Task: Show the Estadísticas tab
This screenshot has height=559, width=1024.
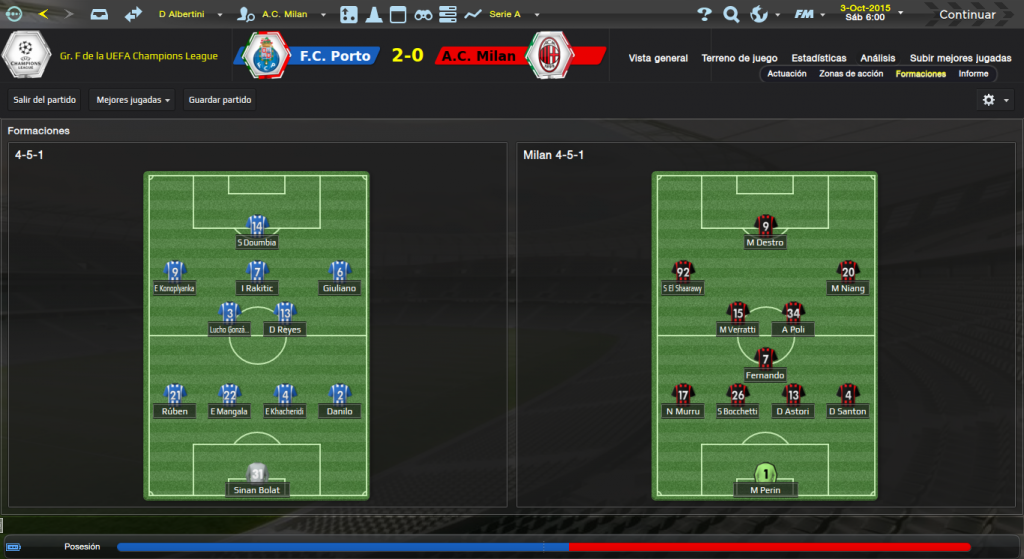Action: pyautogui.click(x=818, y=58)
